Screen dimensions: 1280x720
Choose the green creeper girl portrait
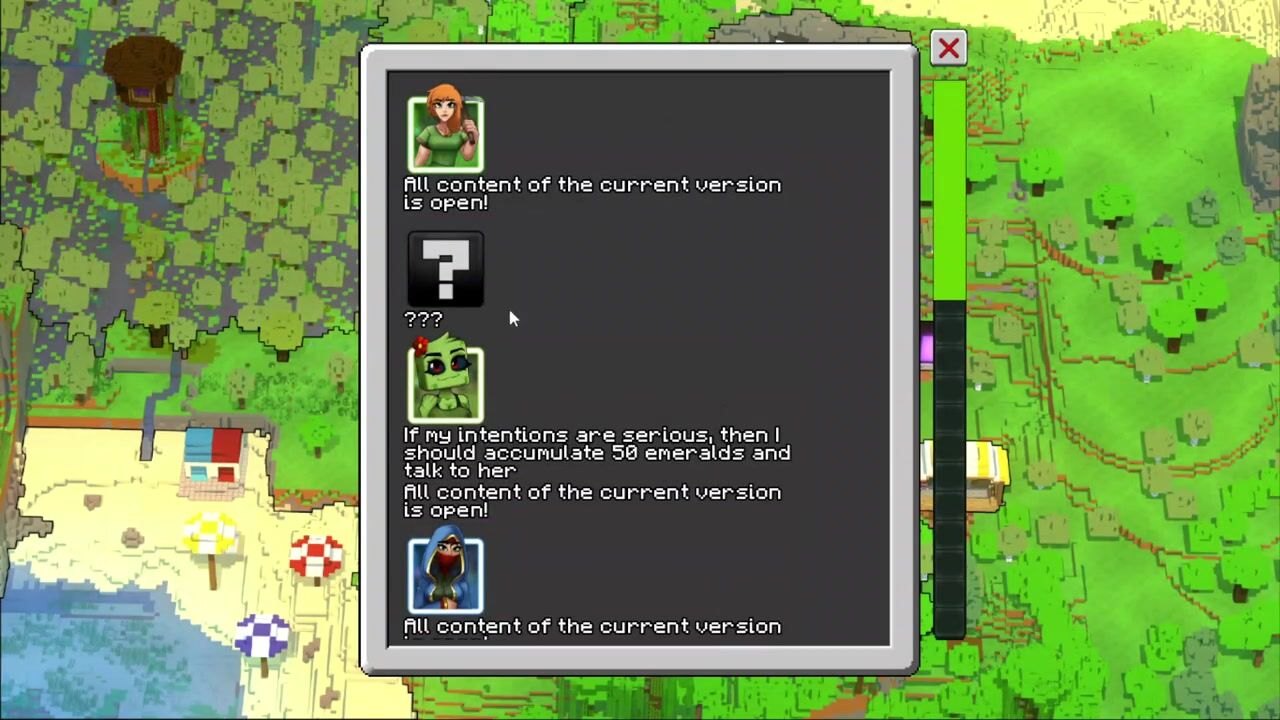click(x=446, y=384)
